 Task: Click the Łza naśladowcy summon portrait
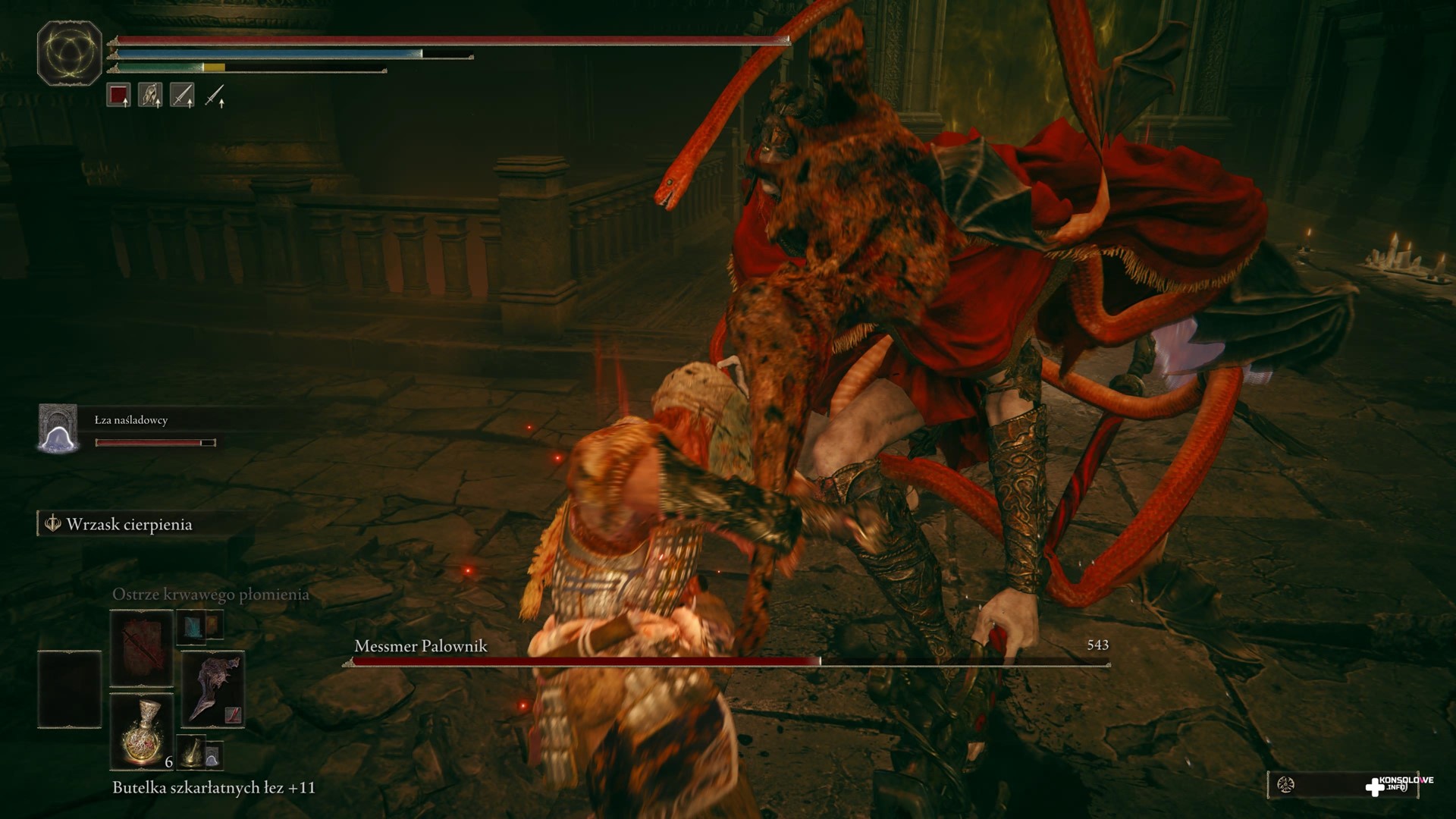pos(58,428)
